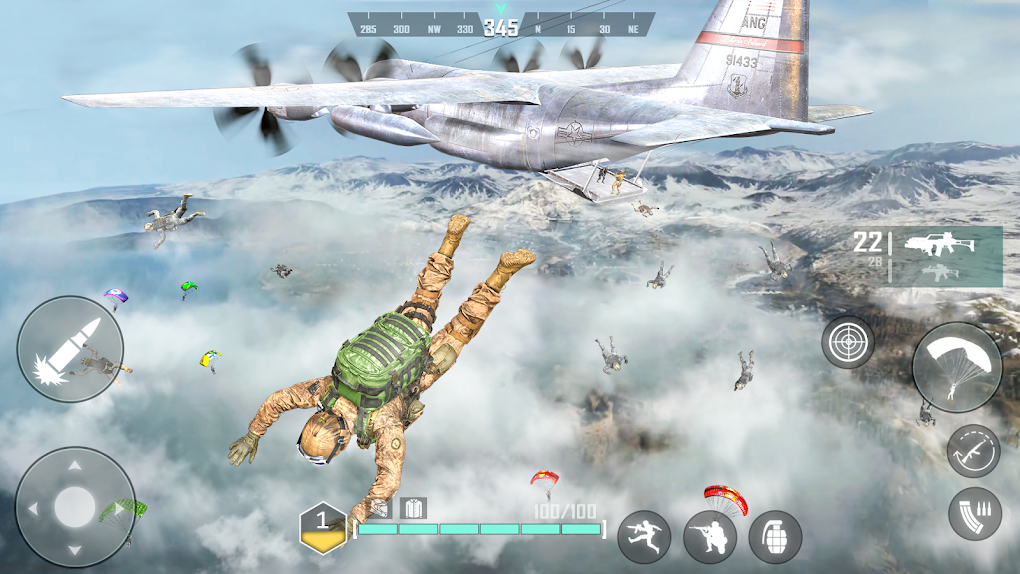Image resolution: width=1020 pixels, height=574 pixels.
Task: Activate the jumping soldier button
Action: coord(644,537)
